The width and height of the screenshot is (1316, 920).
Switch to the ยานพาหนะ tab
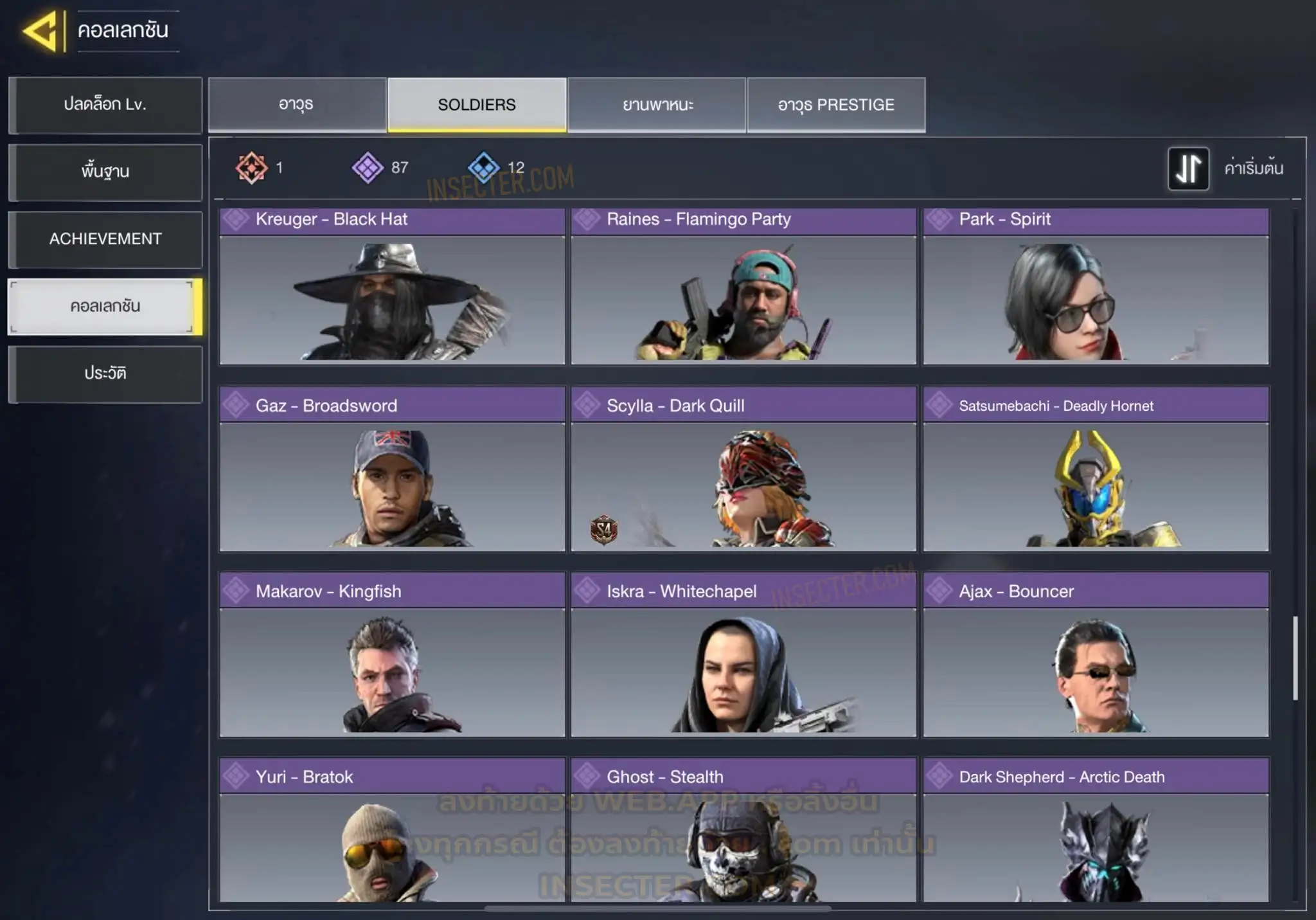657,105
